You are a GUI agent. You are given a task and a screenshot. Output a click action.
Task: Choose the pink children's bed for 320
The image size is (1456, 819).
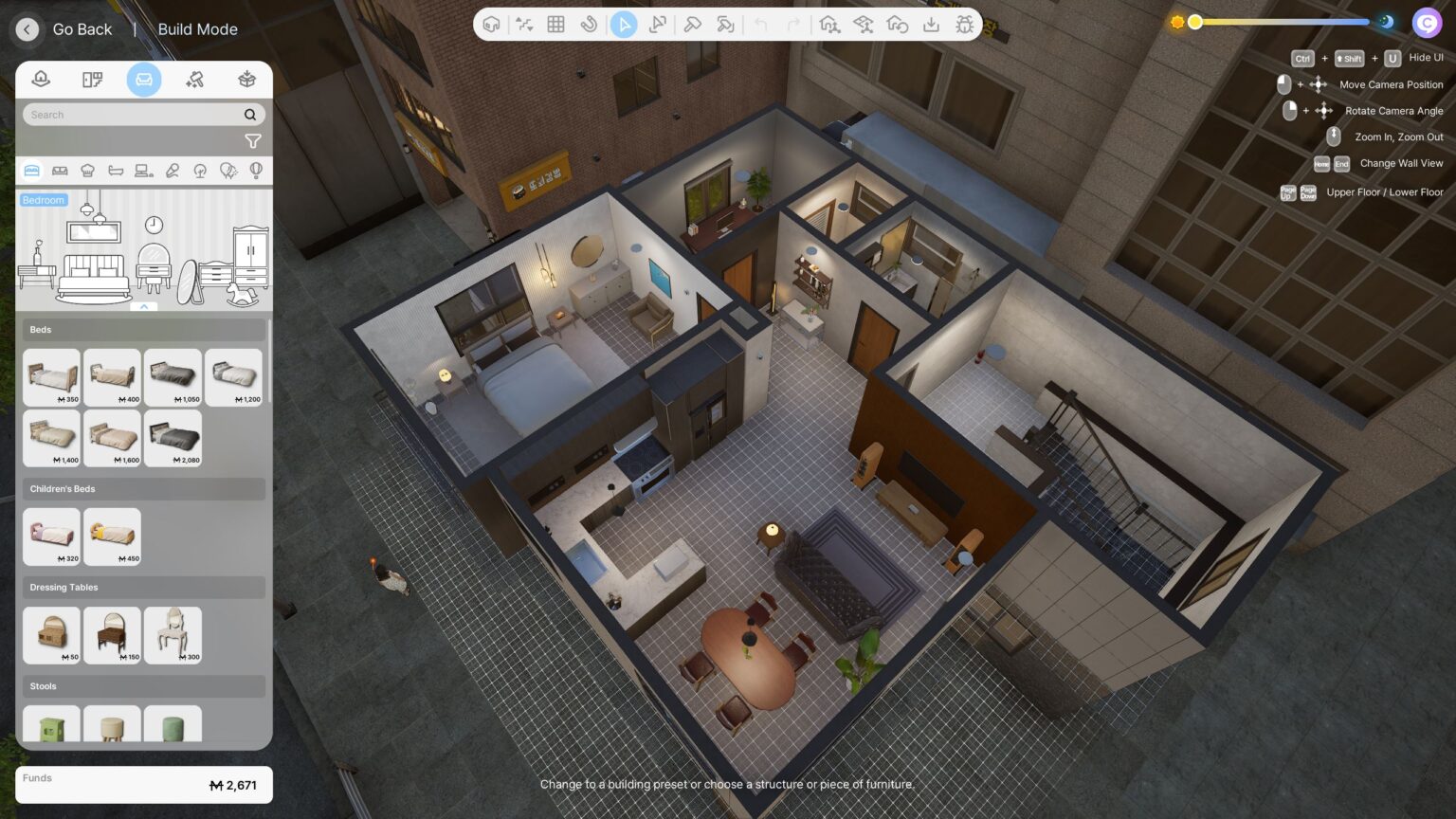click(x=51, y=537)
